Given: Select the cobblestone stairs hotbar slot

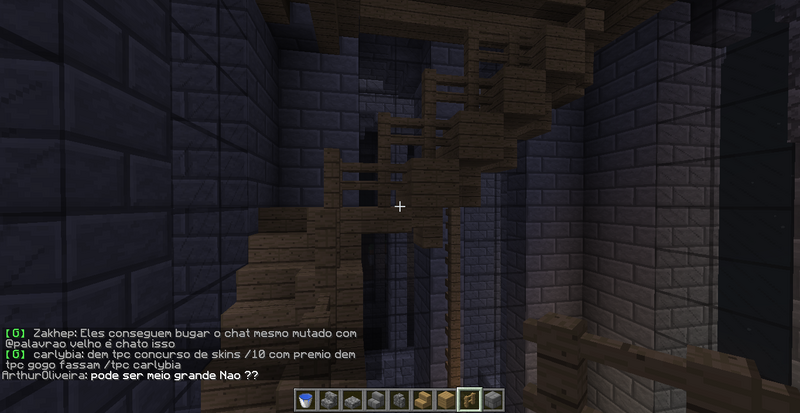Looking at the screenshot, I should 330,400.
